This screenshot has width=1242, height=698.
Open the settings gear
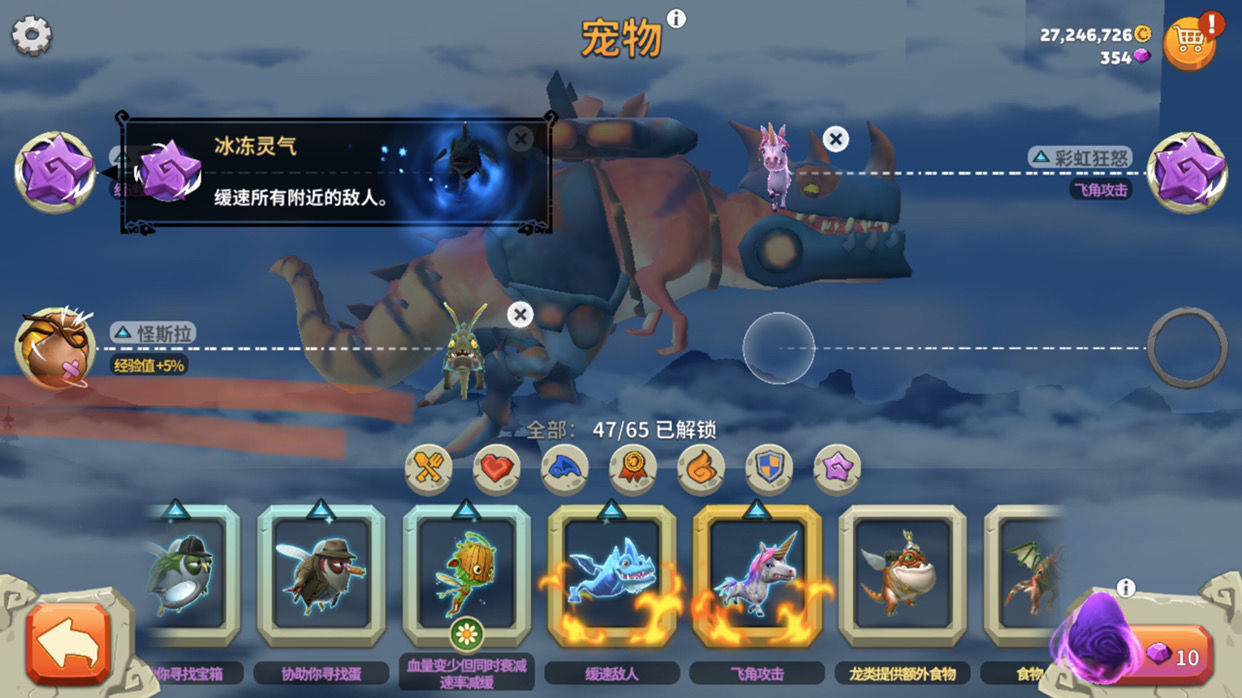click(31, 36)
